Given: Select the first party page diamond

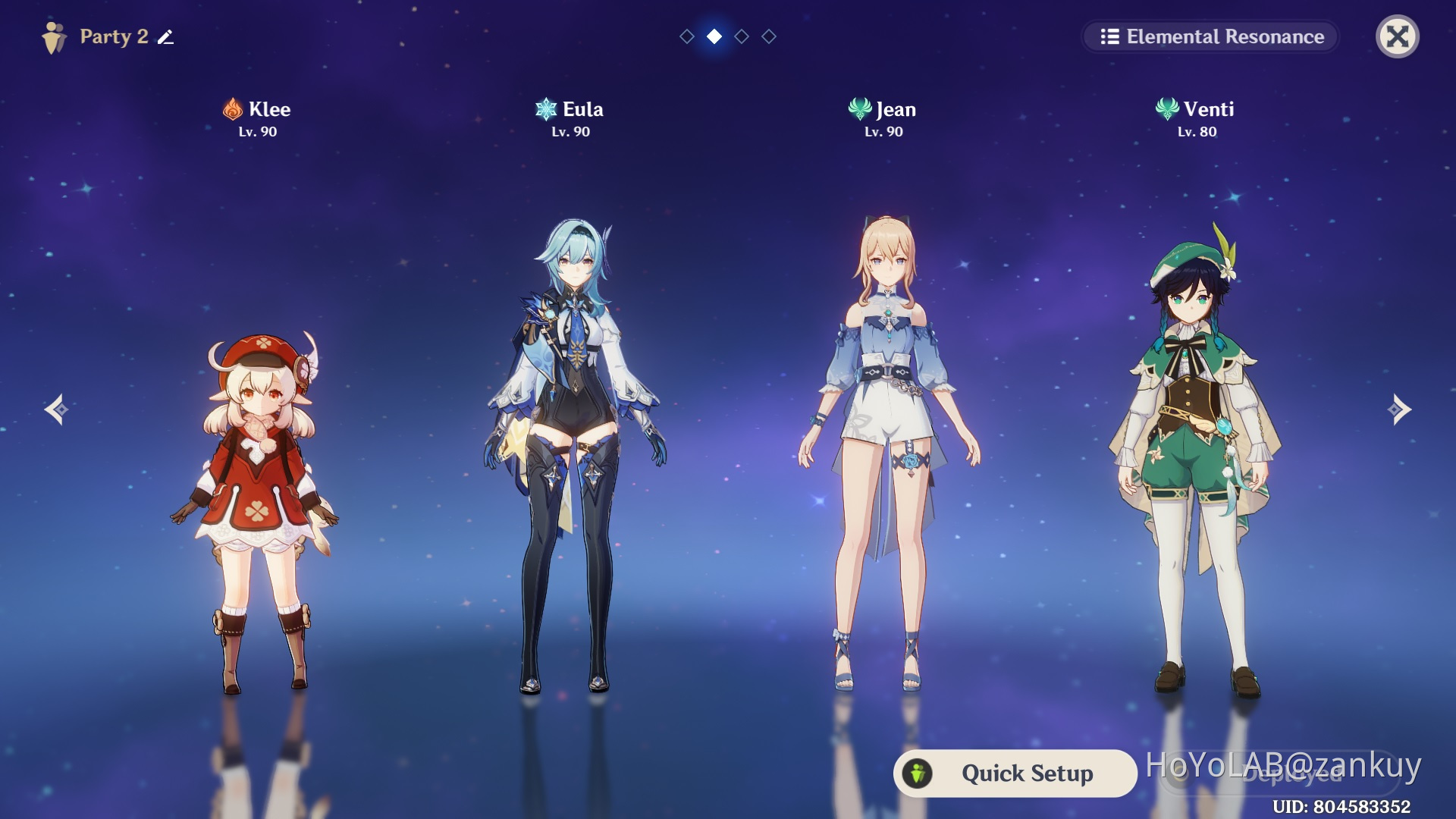Looking at the screenshot, I should pyautogui.click(x=686, y=36).
